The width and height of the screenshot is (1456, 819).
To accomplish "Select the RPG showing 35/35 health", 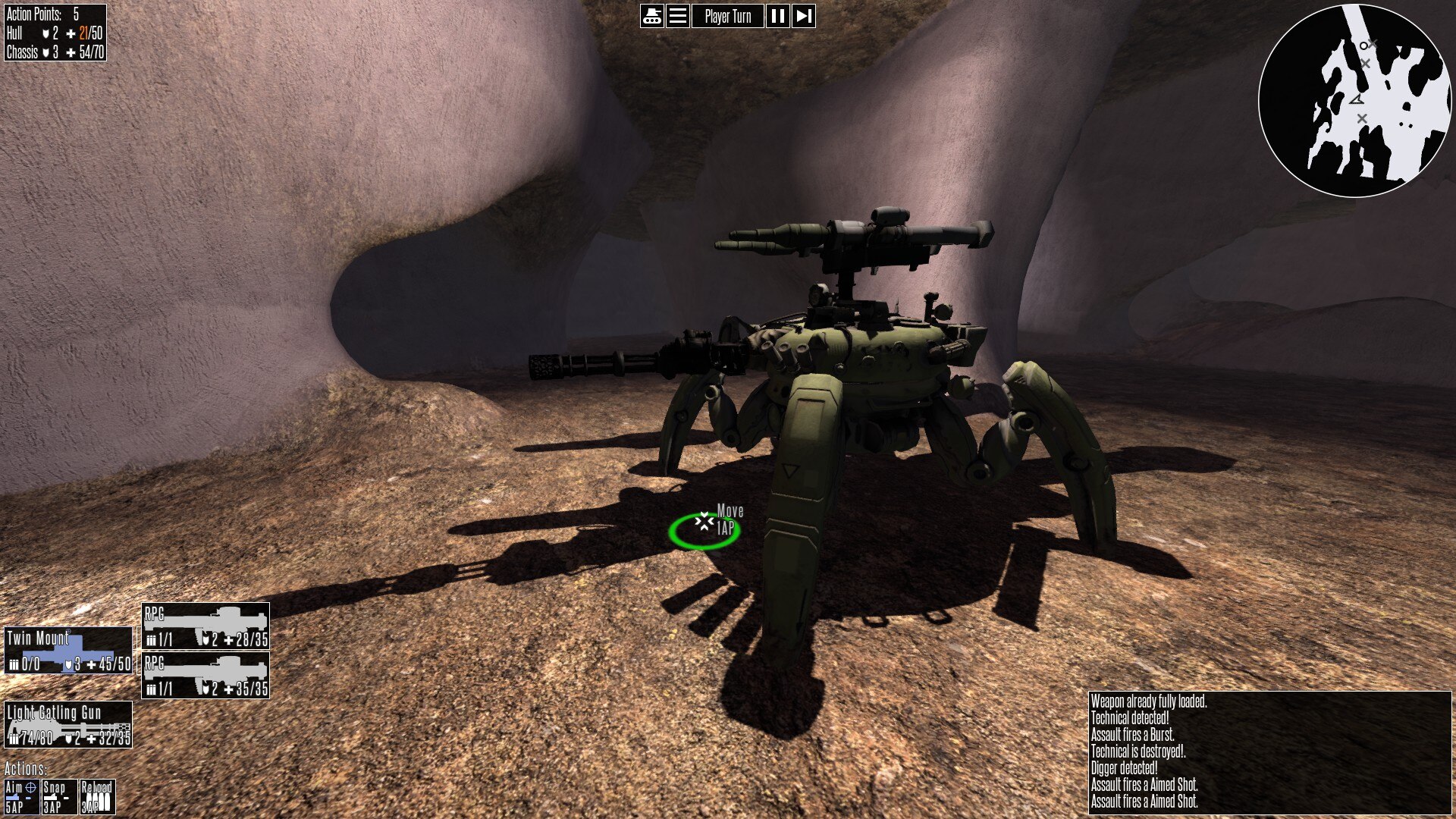I will point(206,676).
